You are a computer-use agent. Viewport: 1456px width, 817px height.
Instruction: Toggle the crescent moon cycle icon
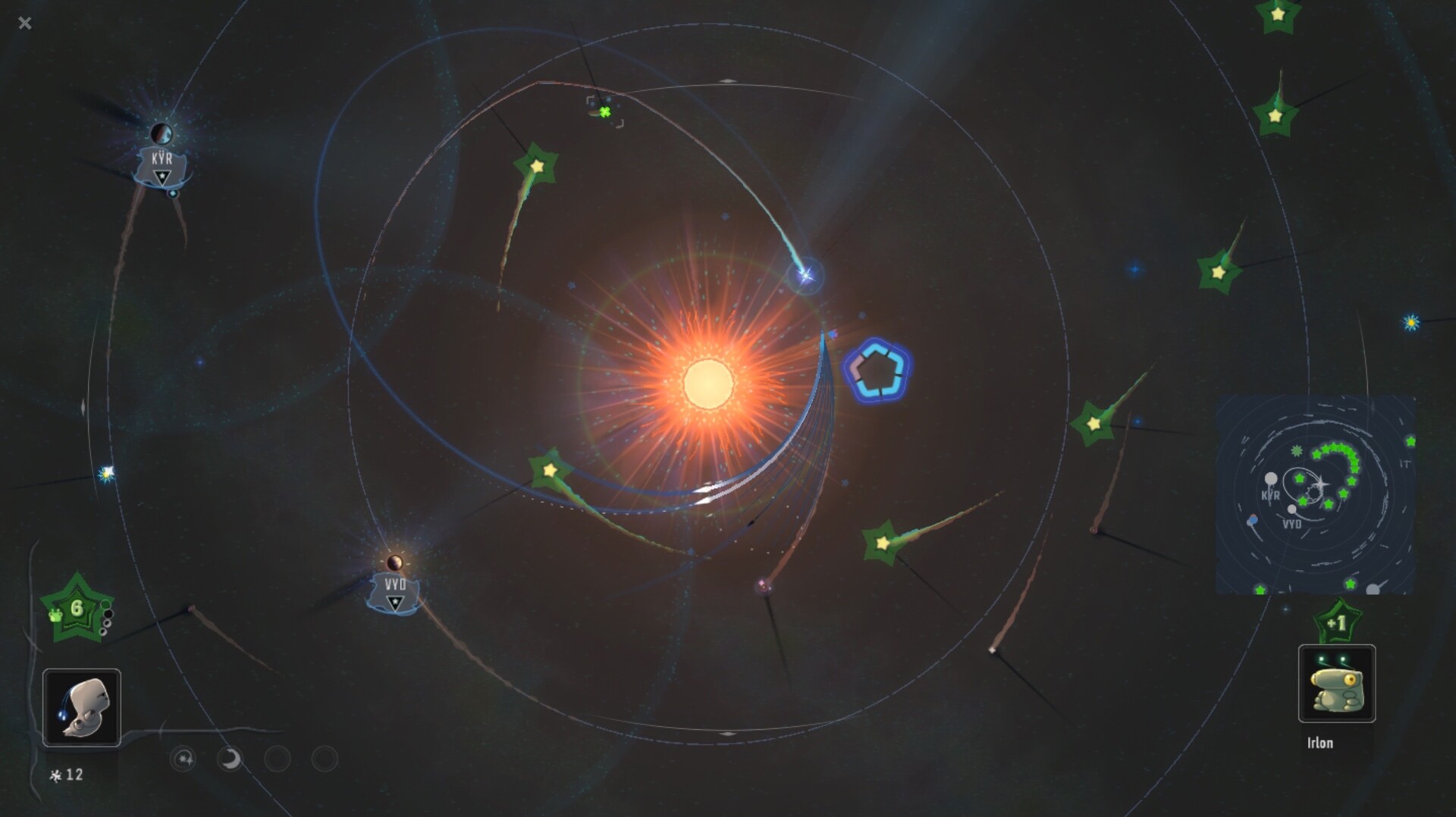pyautogui.click(x=231, y=759)
